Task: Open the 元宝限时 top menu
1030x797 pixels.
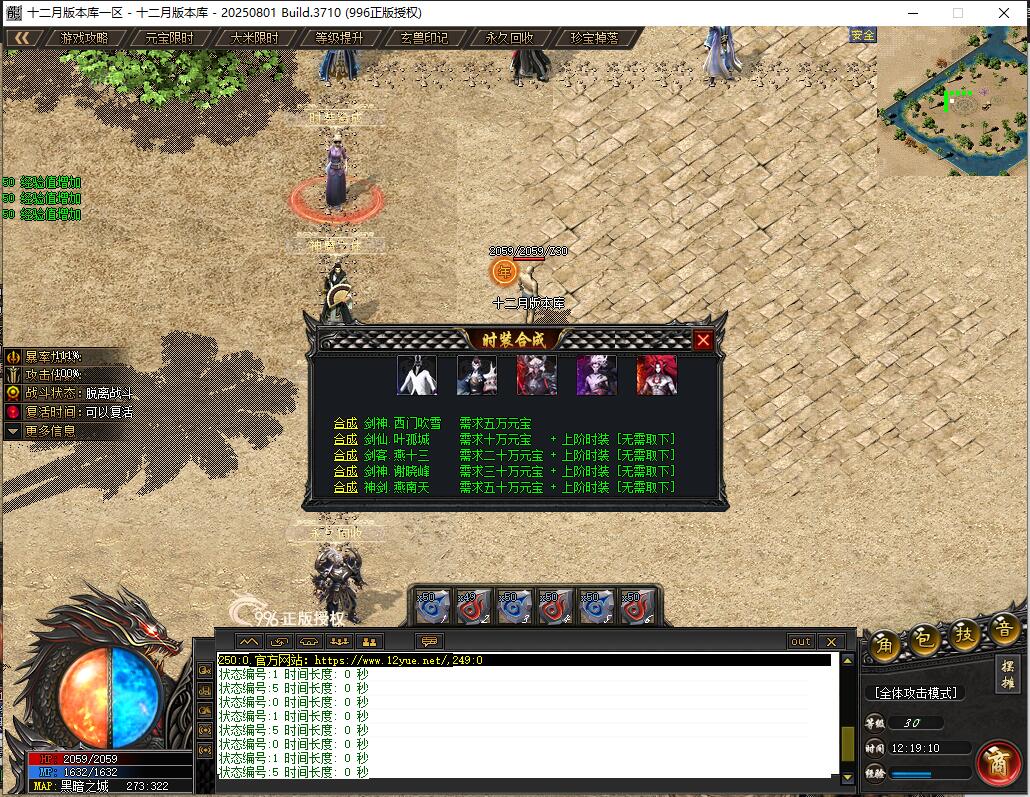Action: 169,38
